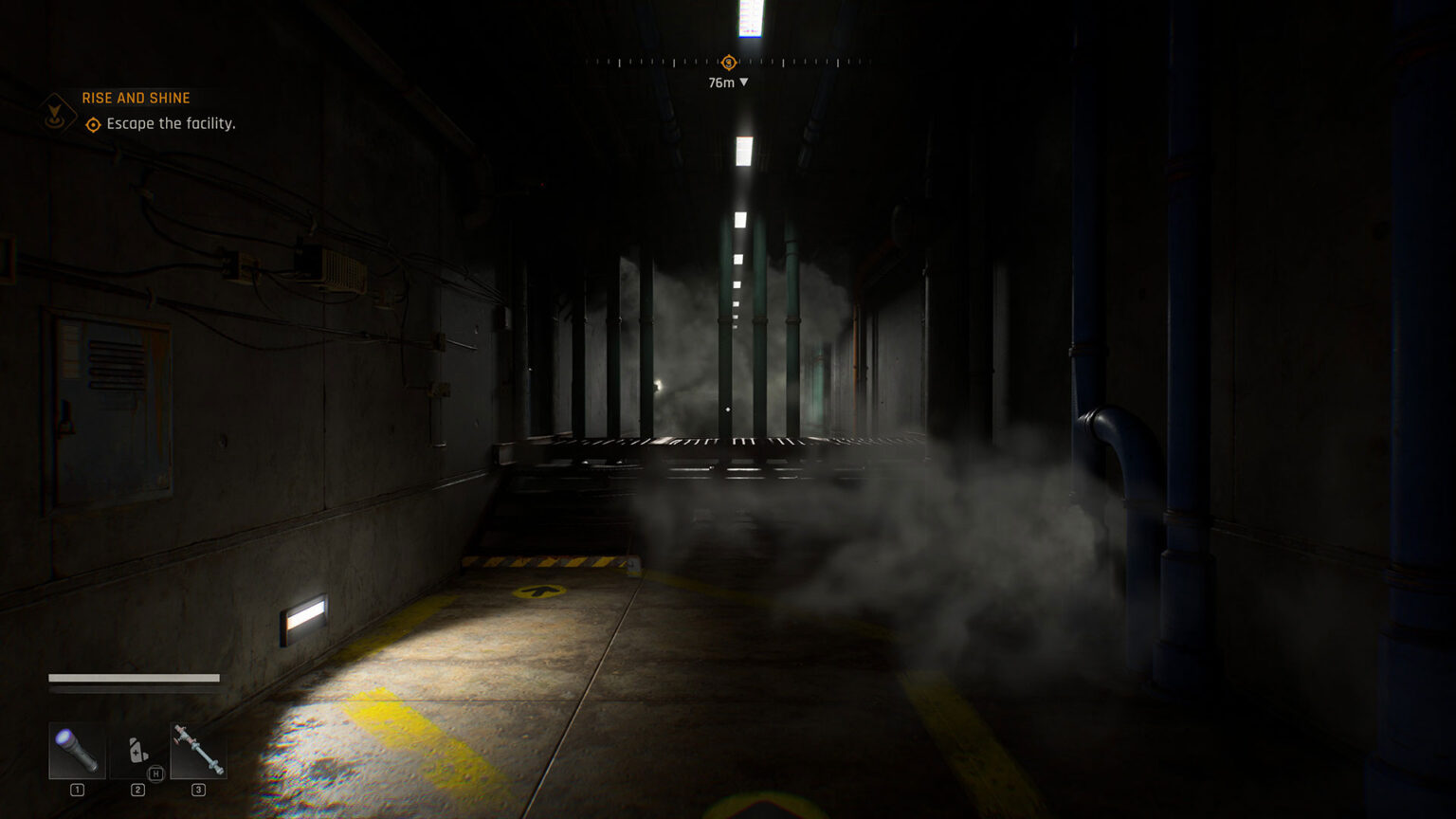Expand the 76m distance indicator arrow
This screenshot has height=819, width=1456.
tap(742, 82)
